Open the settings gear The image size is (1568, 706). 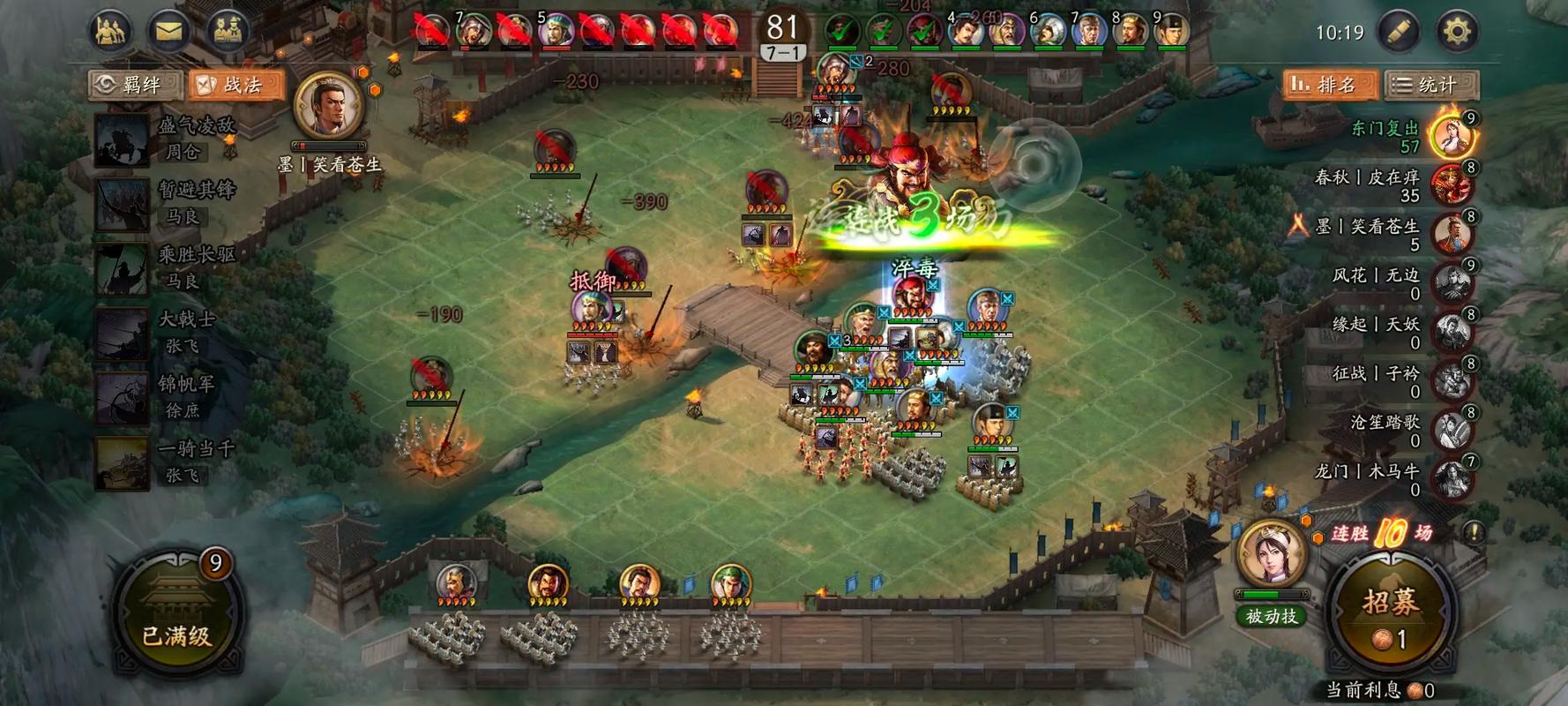1457,32
